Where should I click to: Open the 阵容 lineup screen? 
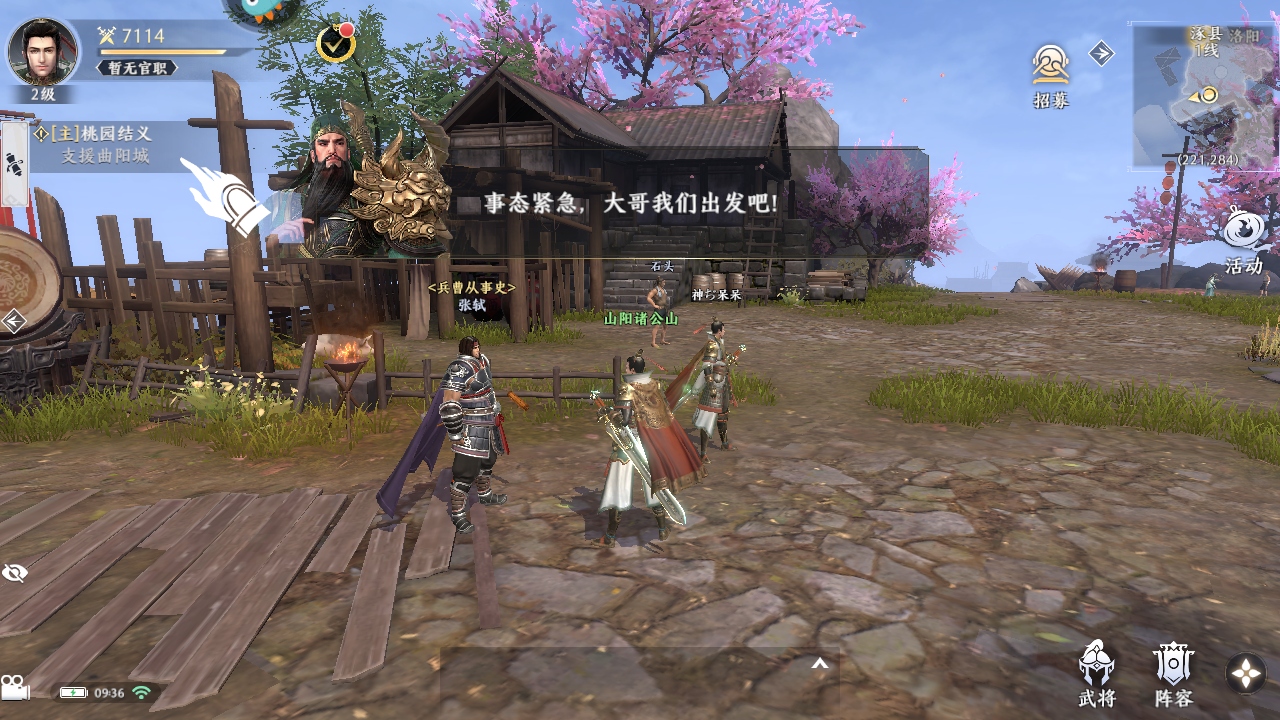[1173, 674]
